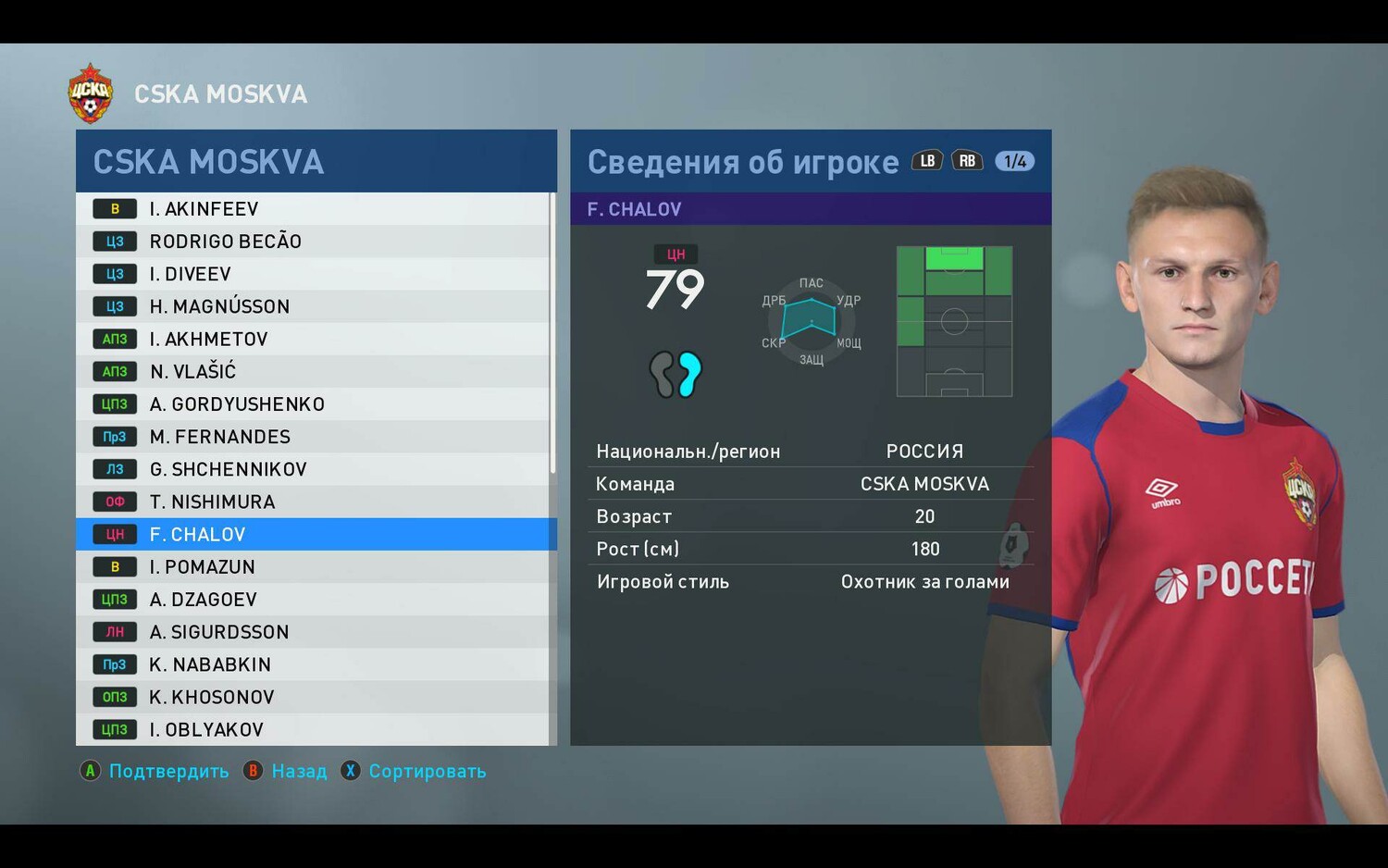Image resolution: width=1388 pixels, height=868 pixels.
Task: Pick reserve goalkeeper I. Pomazun
Action: coord(315,567)
